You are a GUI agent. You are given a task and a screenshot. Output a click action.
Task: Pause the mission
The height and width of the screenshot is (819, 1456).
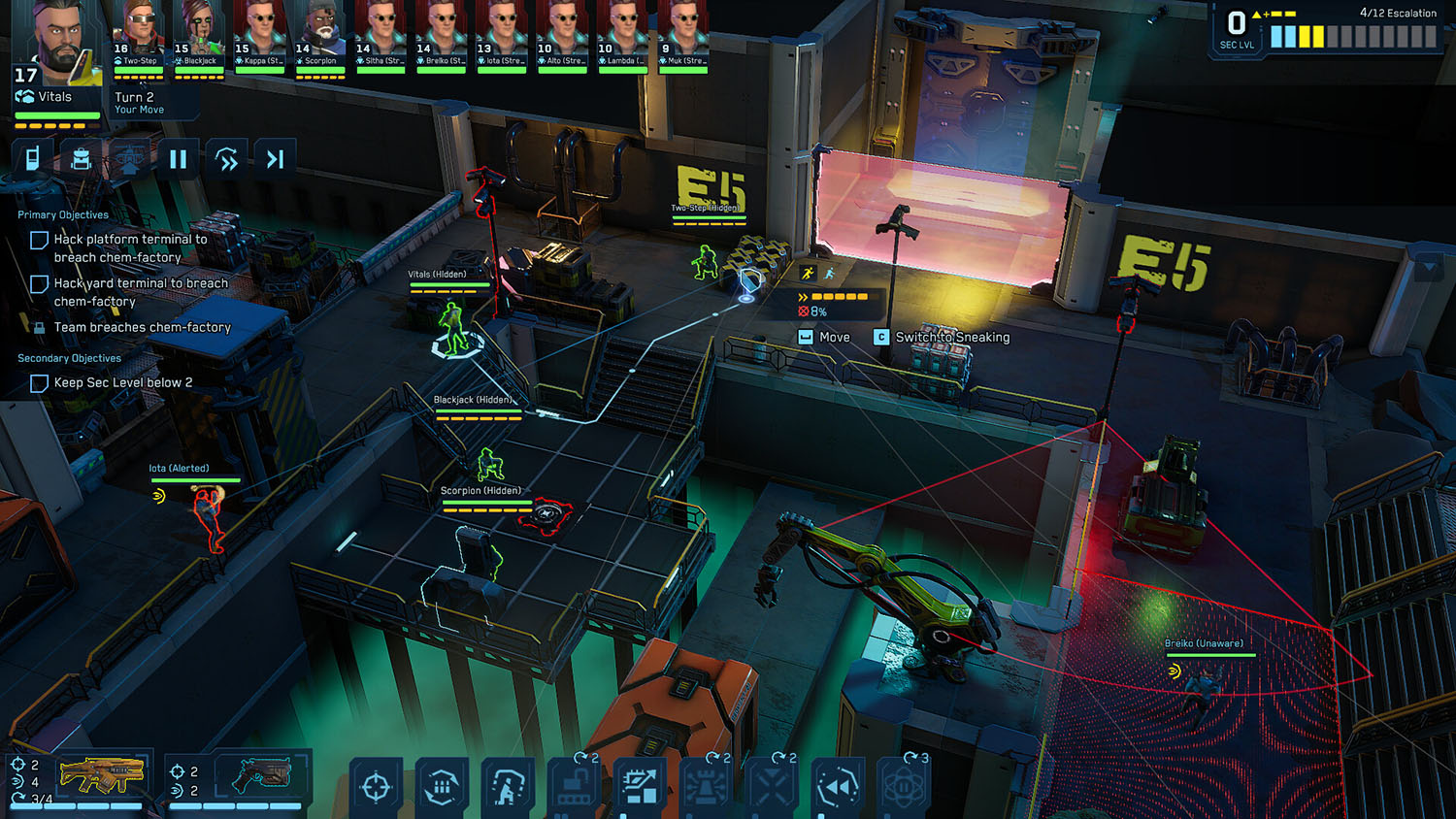tap(179, 157)
